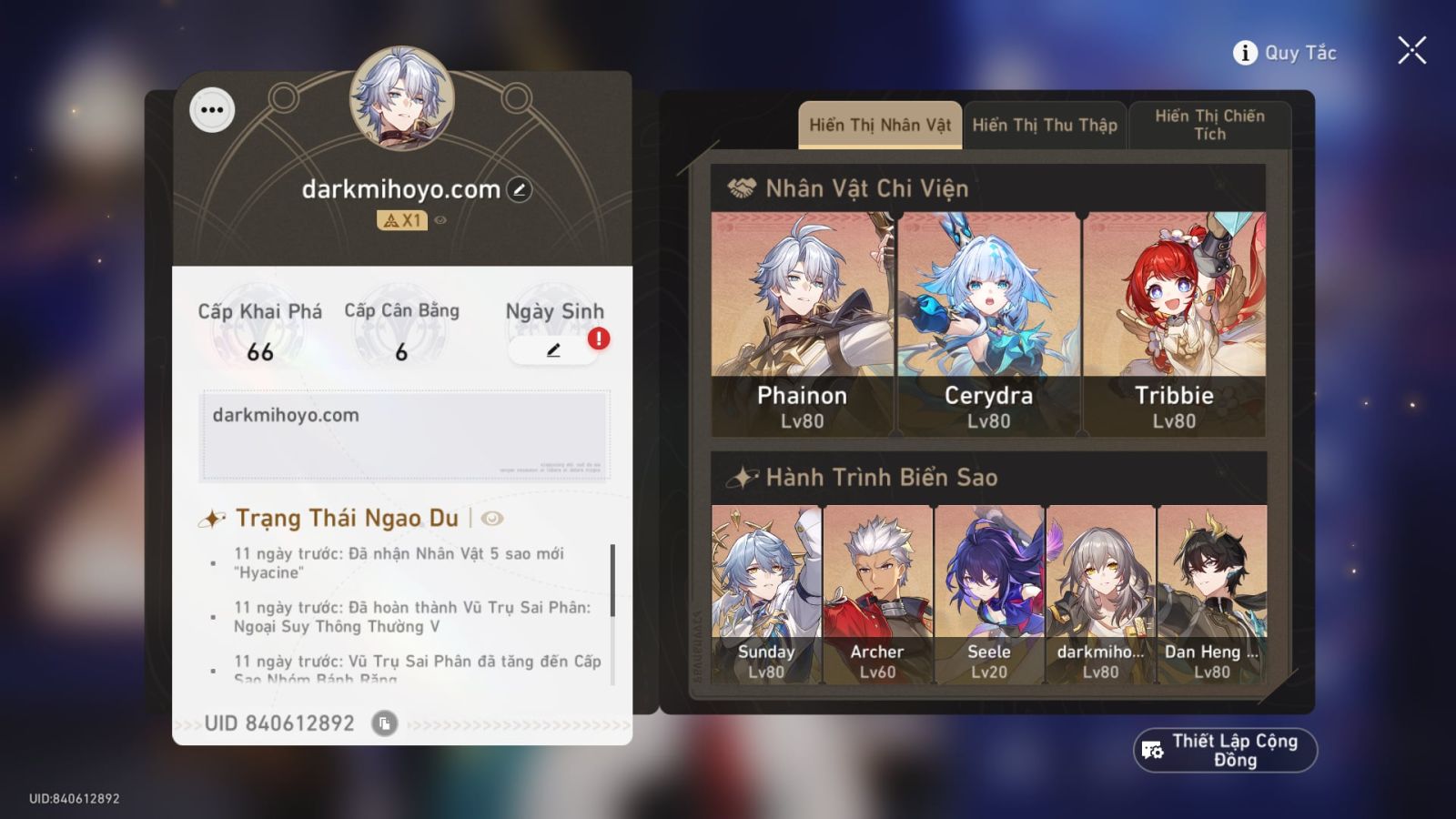Select the Hiển Thị Nhân Vật tab
Viewport: 1456px width, 819px height.
878,125
